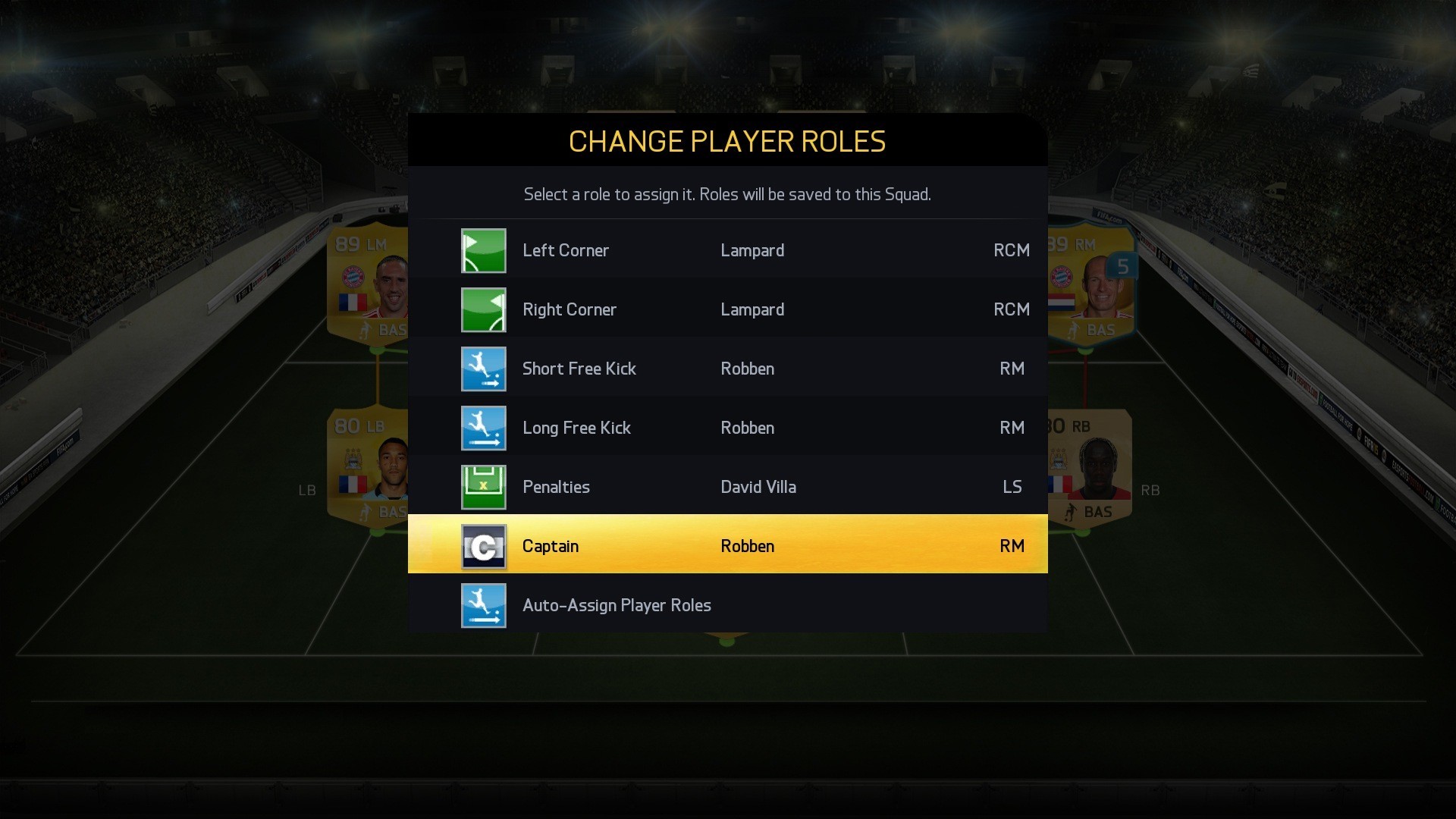Click Lampard's Right Corner entry
This screenshot has height=819, width=1456.
coord(752,309)
